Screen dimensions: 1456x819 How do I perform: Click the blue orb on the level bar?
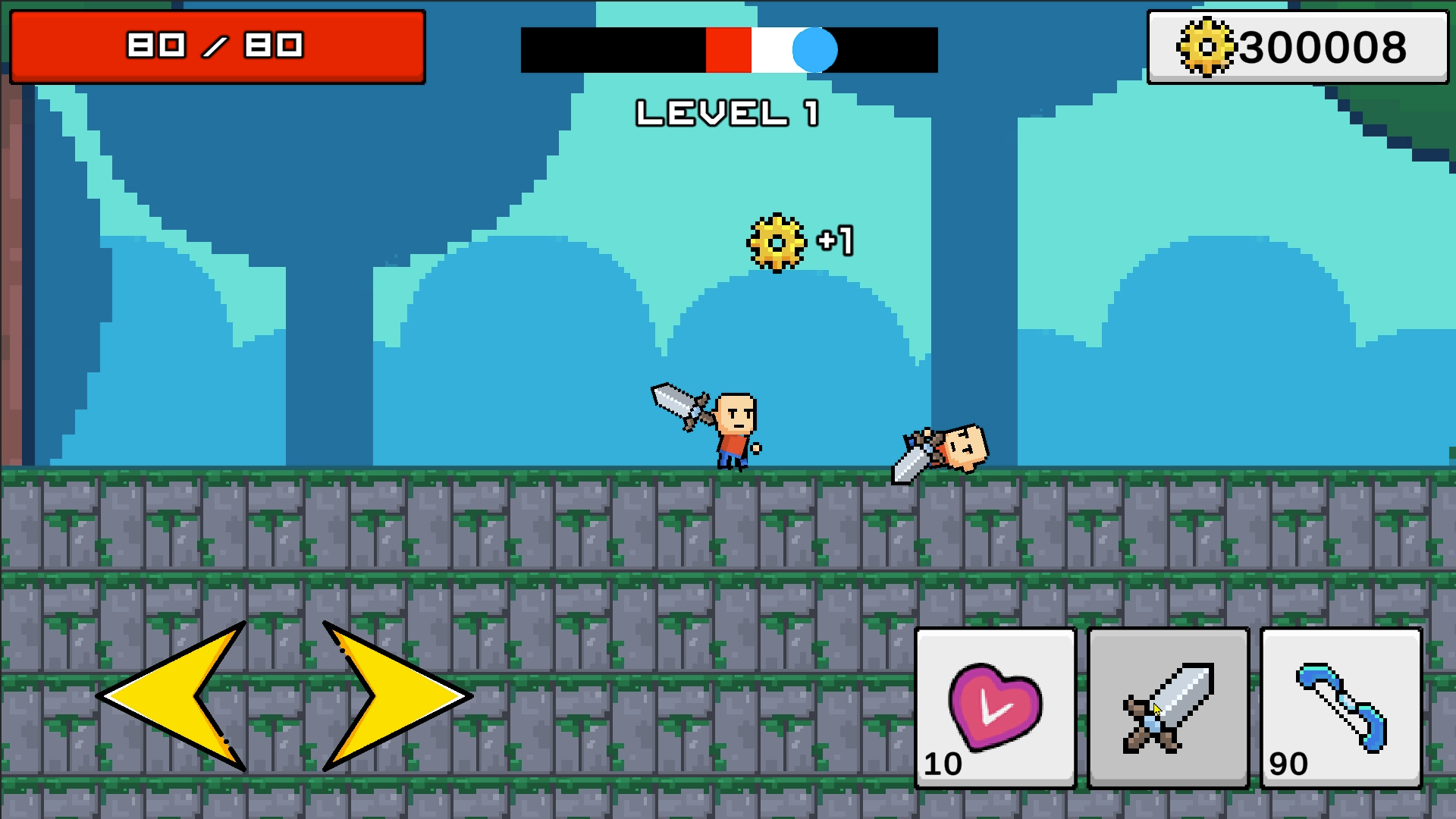813,51
